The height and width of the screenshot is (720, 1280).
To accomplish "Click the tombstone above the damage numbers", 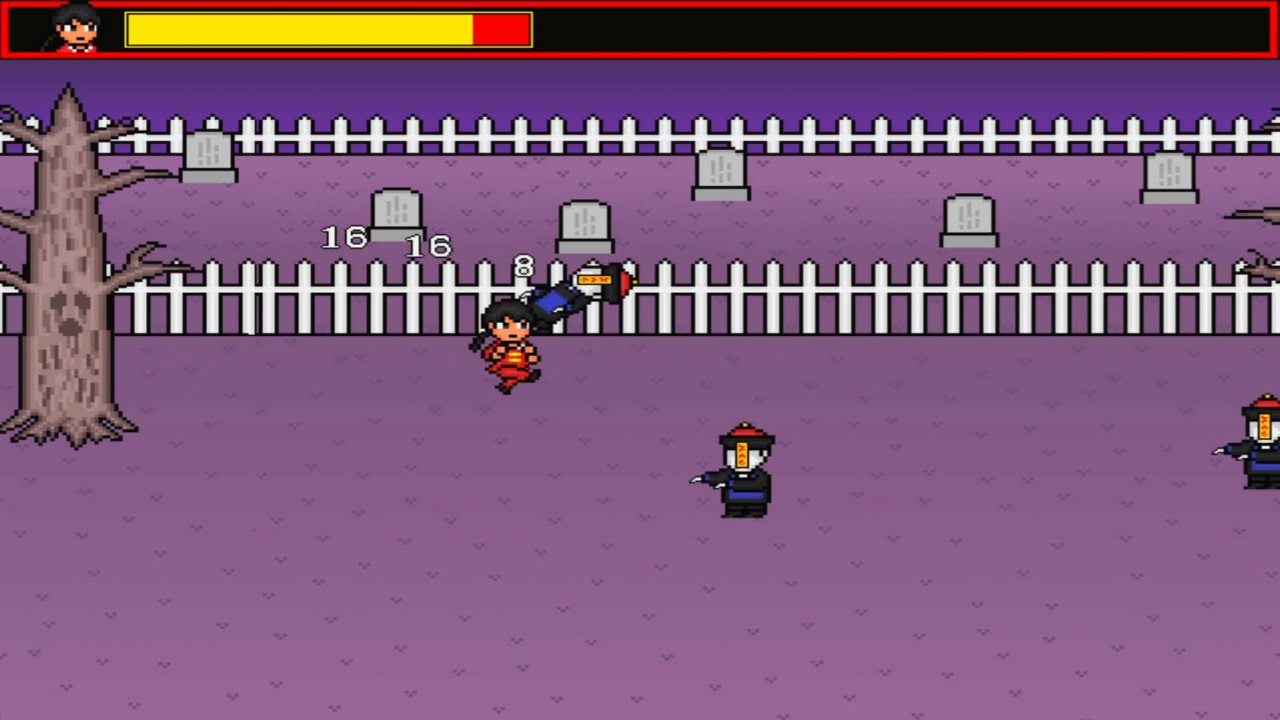I will click(x=397, y=212).
